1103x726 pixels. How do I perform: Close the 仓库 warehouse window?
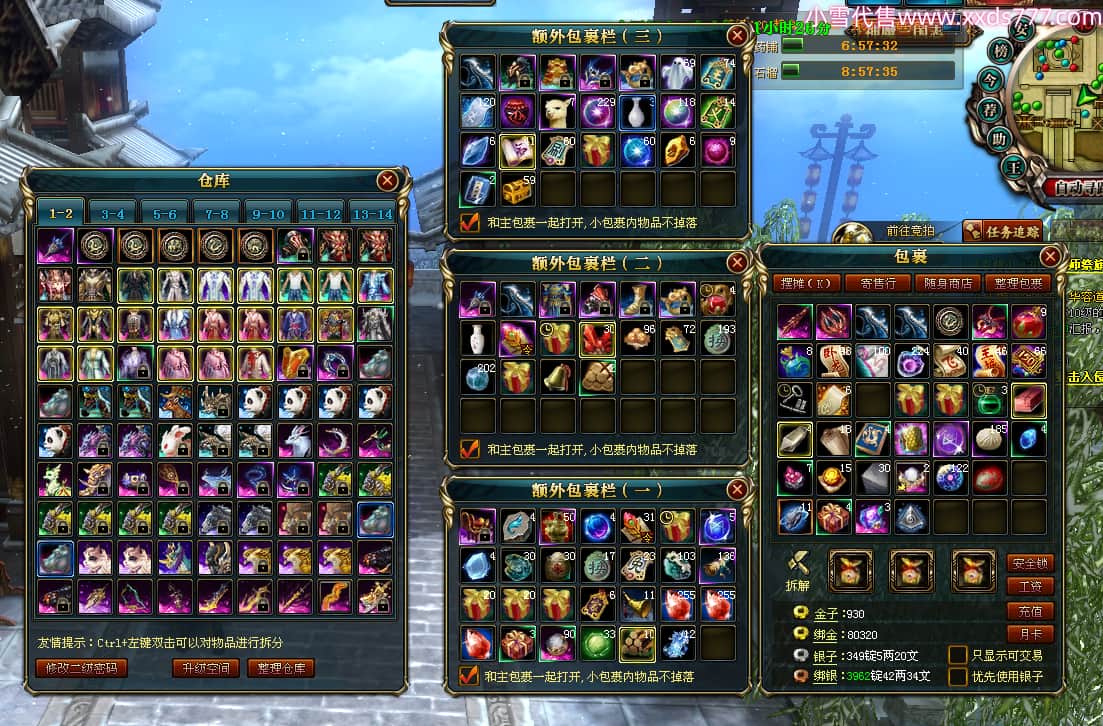387,181
